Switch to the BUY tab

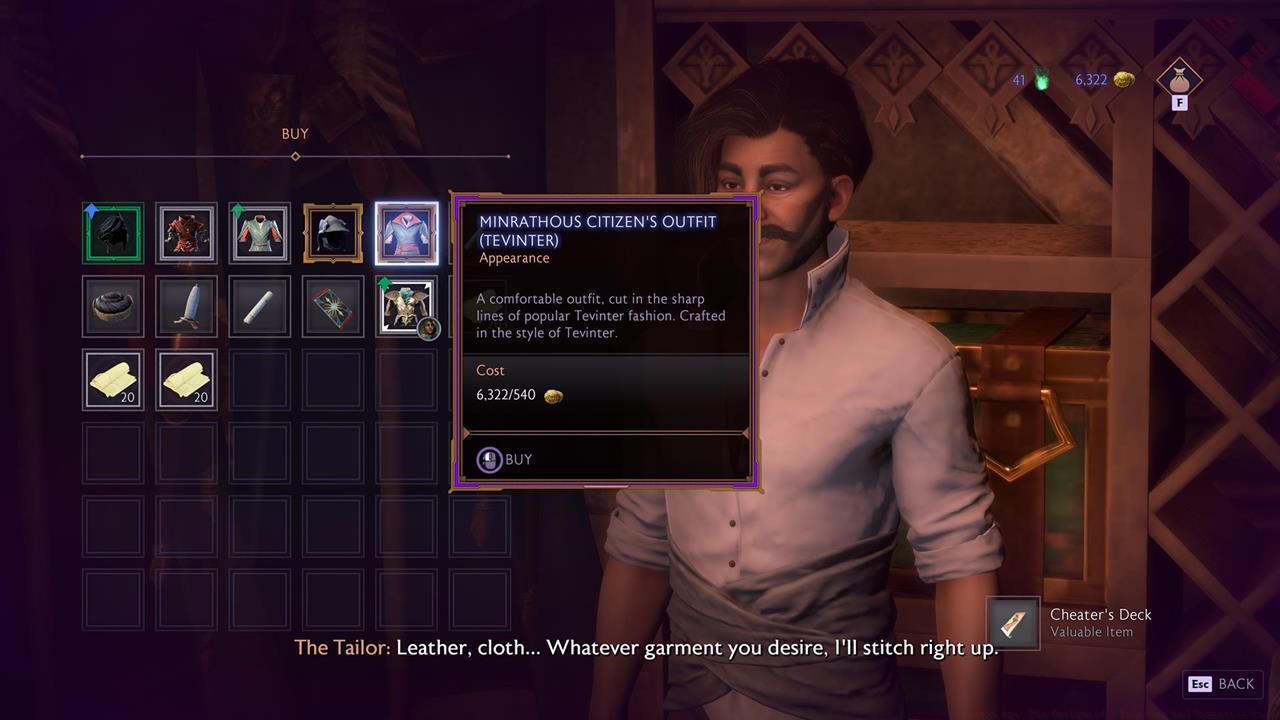(294, 133)
